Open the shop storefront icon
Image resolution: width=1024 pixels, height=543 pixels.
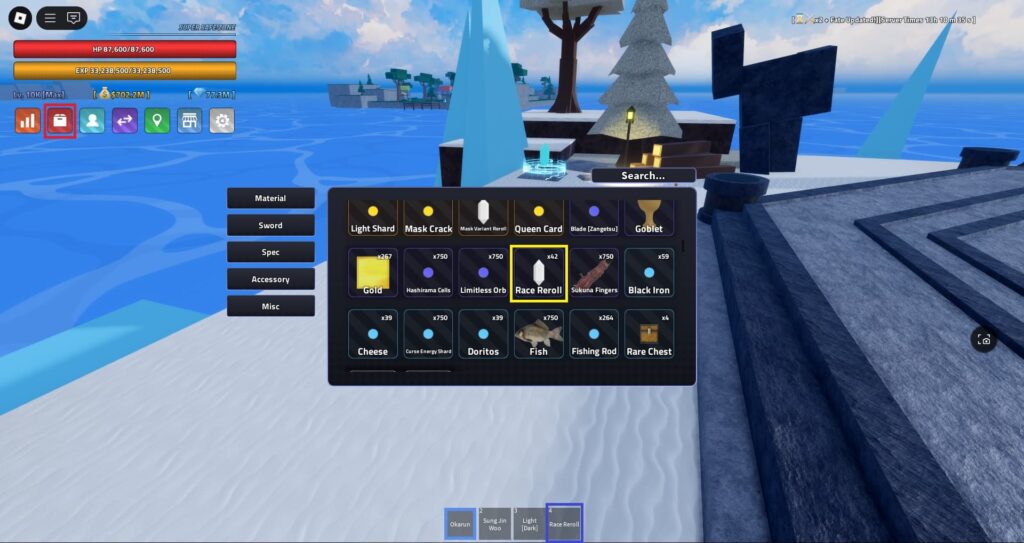(189, 121)
